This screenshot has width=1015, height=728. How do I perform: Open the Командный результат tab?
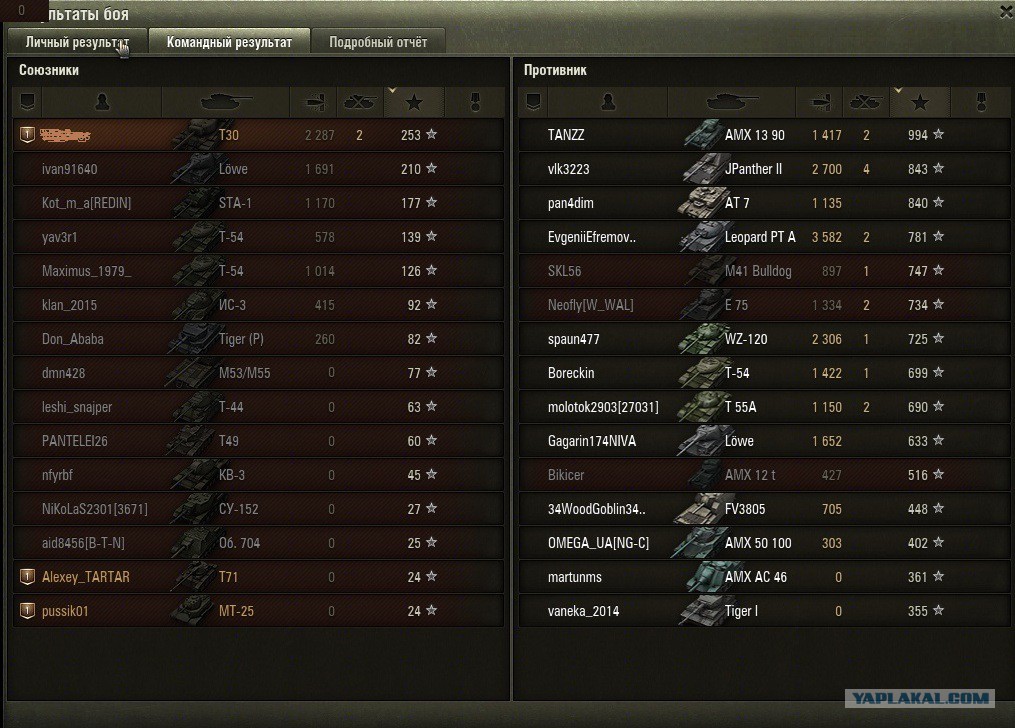pyautogui.click(x=229, y=42)
